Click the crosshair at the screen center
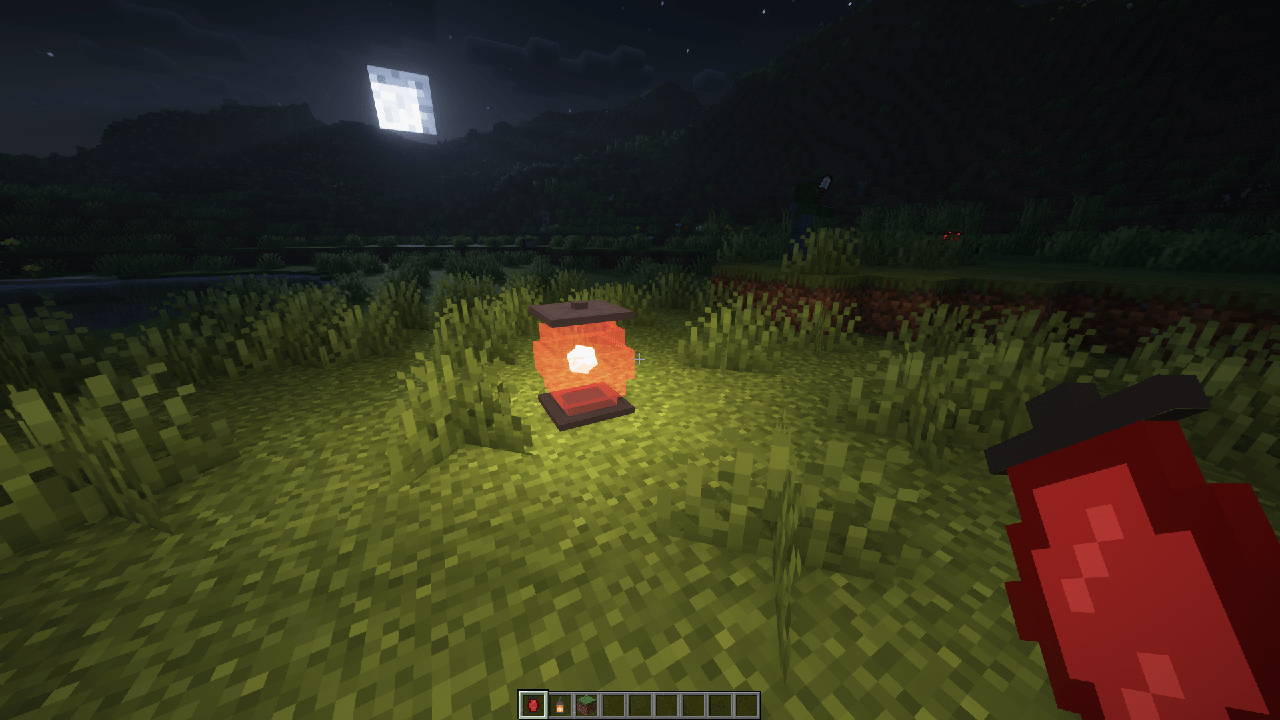Screen dimensions: 1280x720 640,360
